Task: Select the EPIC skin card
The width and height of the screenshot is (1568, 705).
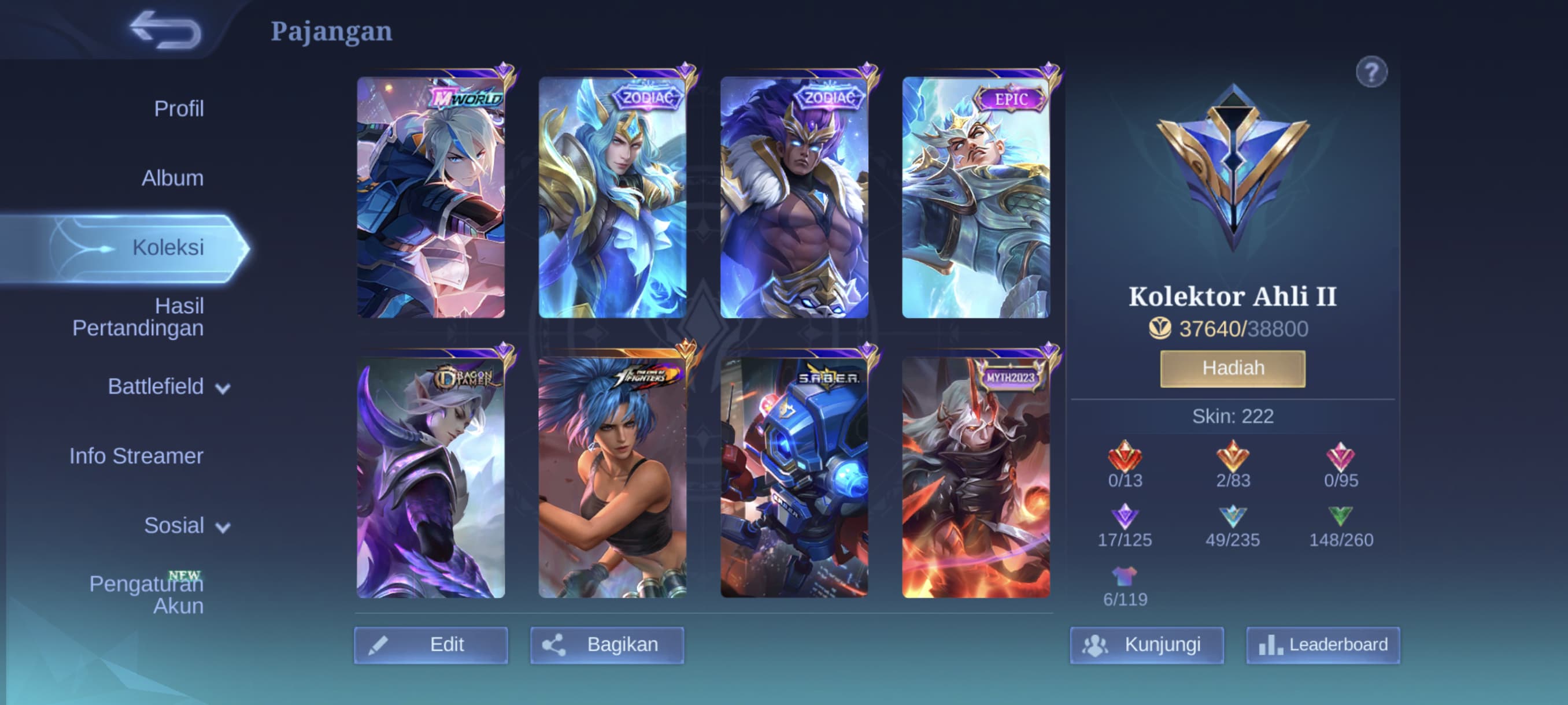Action: pyautogui.click(x=975, y=197)
